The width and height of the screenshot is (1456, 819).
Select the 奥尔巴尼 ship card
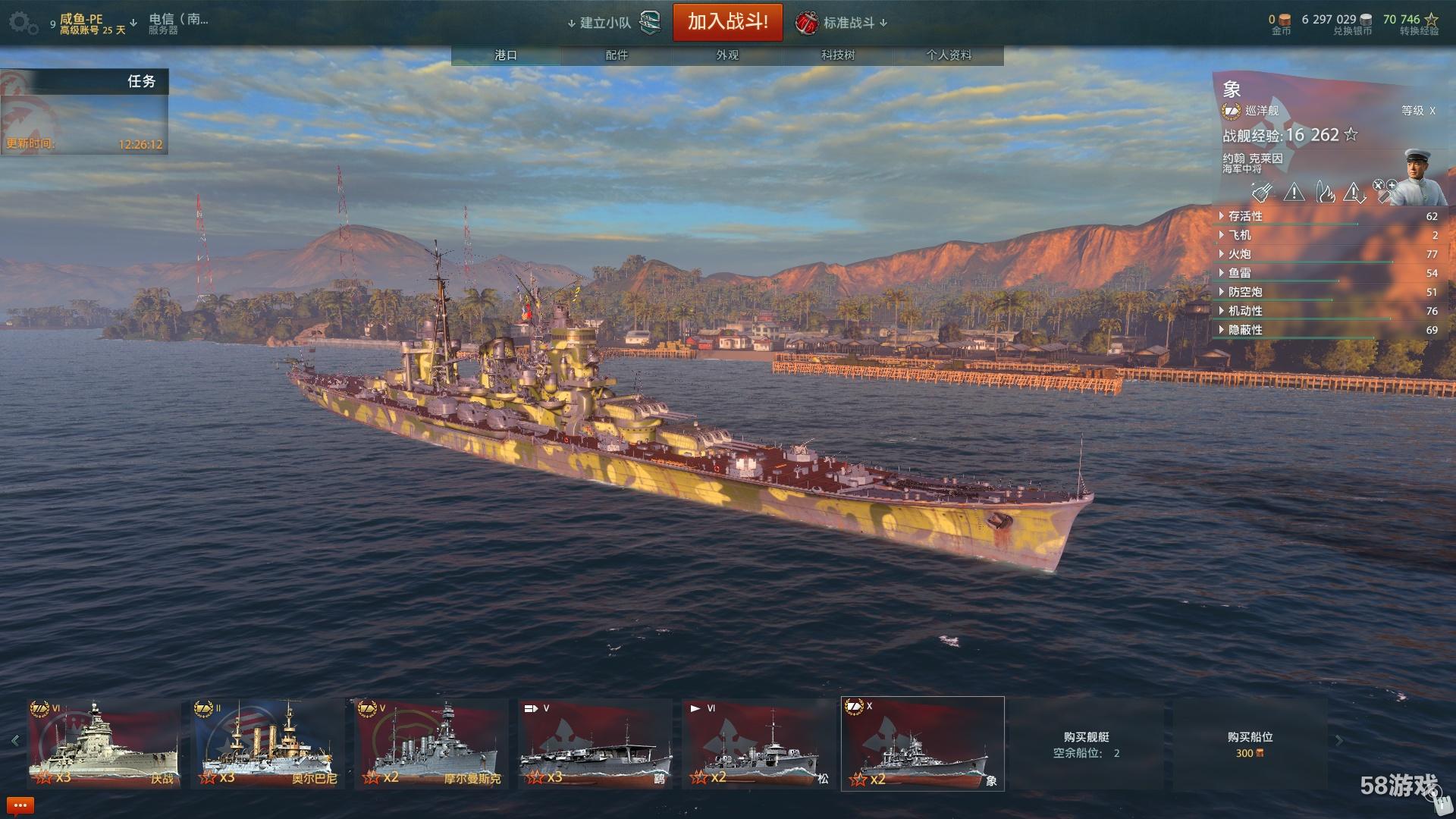267,744
